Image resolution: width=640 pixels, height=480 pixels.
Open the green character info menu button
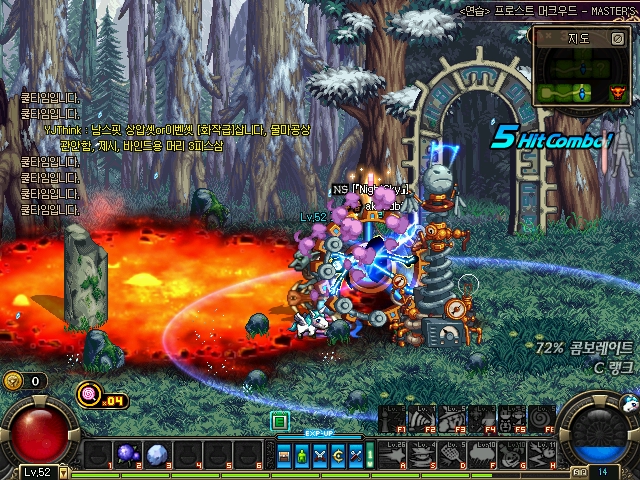coord(302,455)
